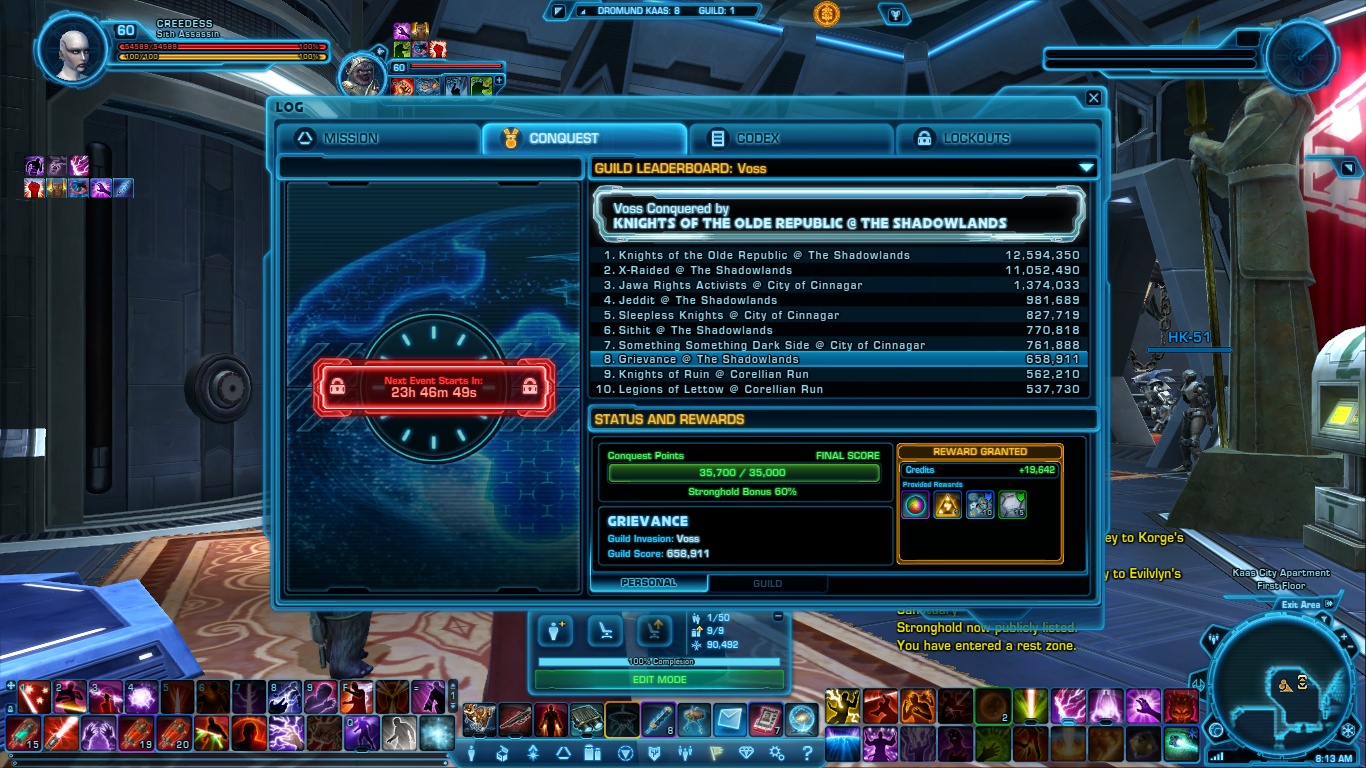Collapse the stronghold management panel with minus button

click(x=777, y=617)
